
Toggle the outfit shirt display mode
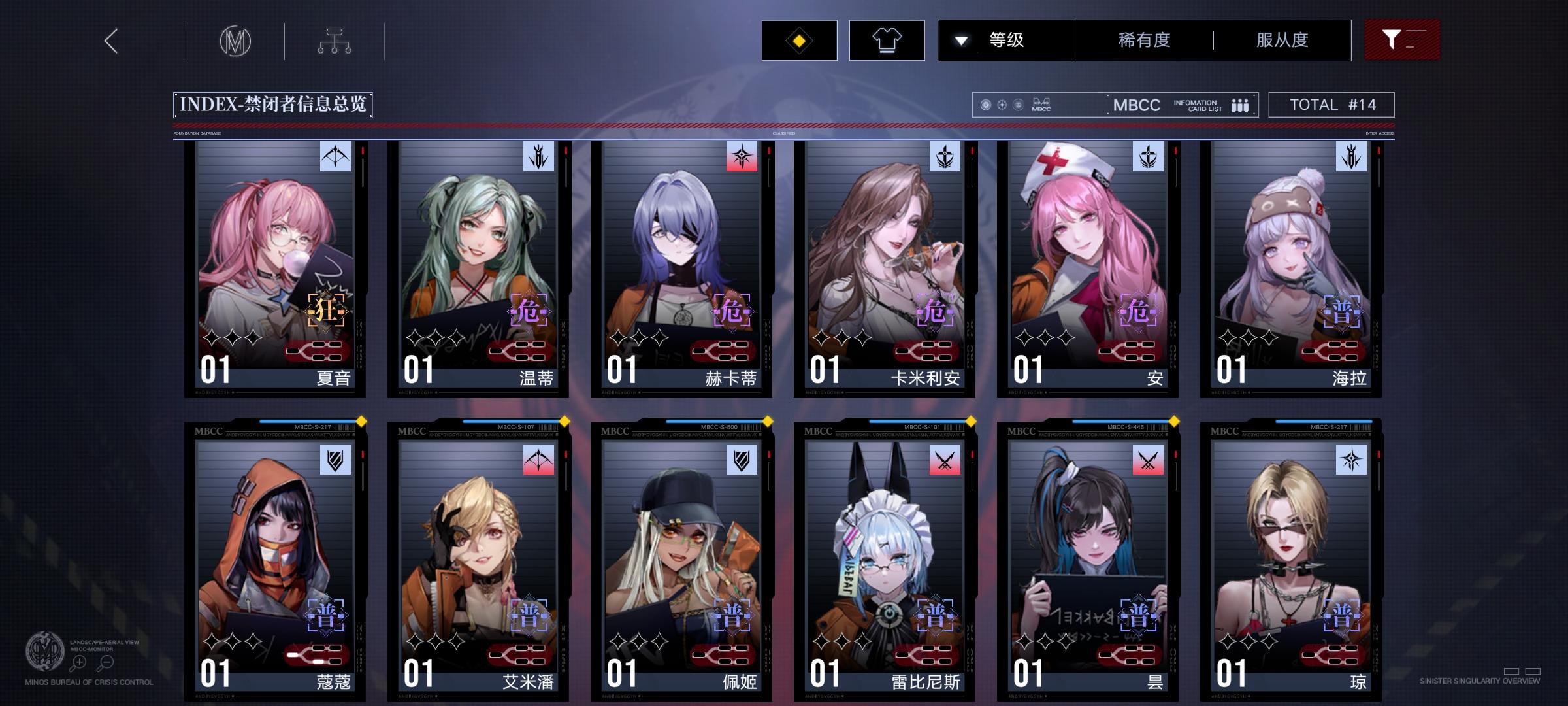point(887,40)
